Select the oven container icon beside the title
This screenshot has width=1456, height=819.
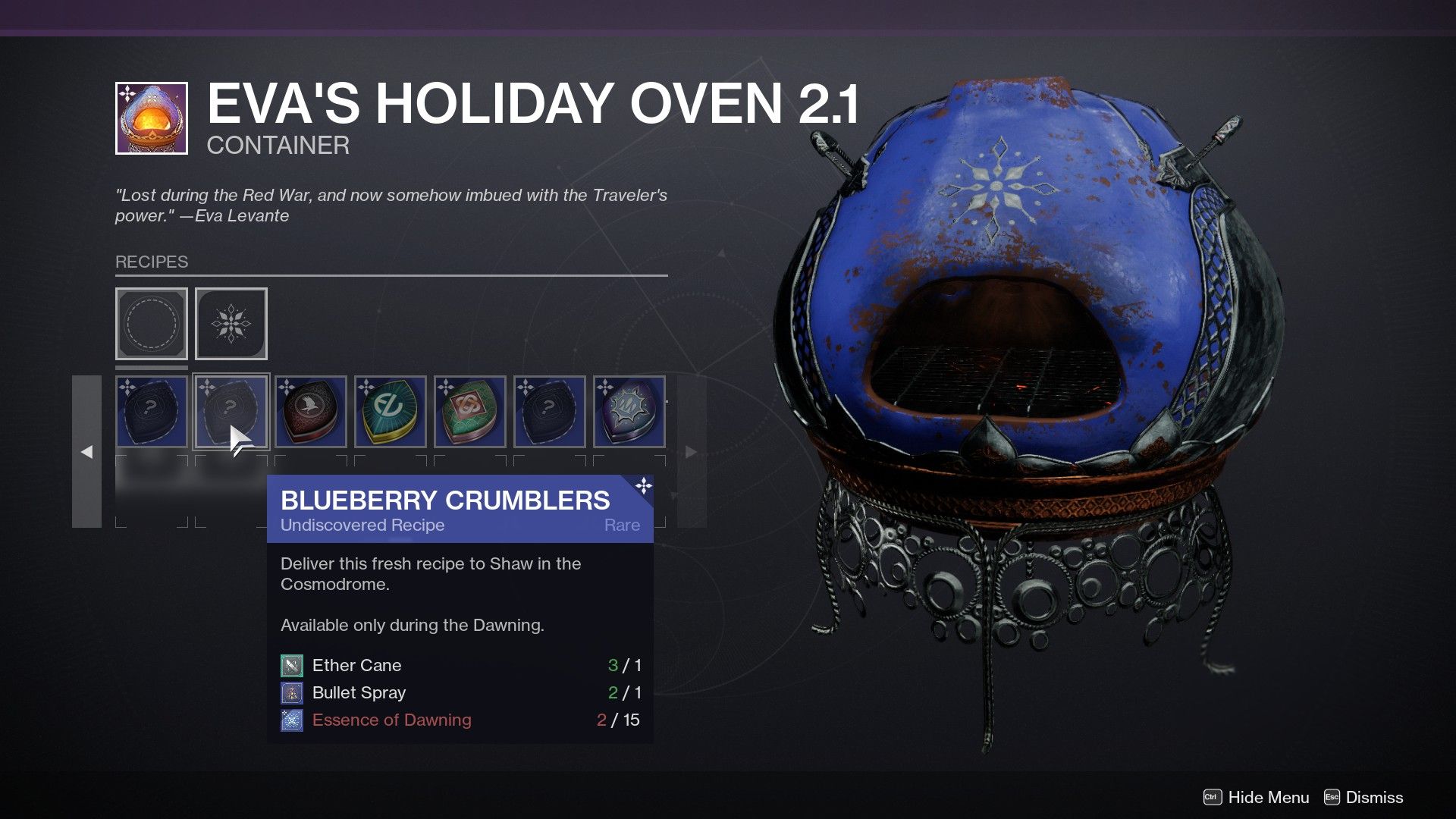pos(150,118)
